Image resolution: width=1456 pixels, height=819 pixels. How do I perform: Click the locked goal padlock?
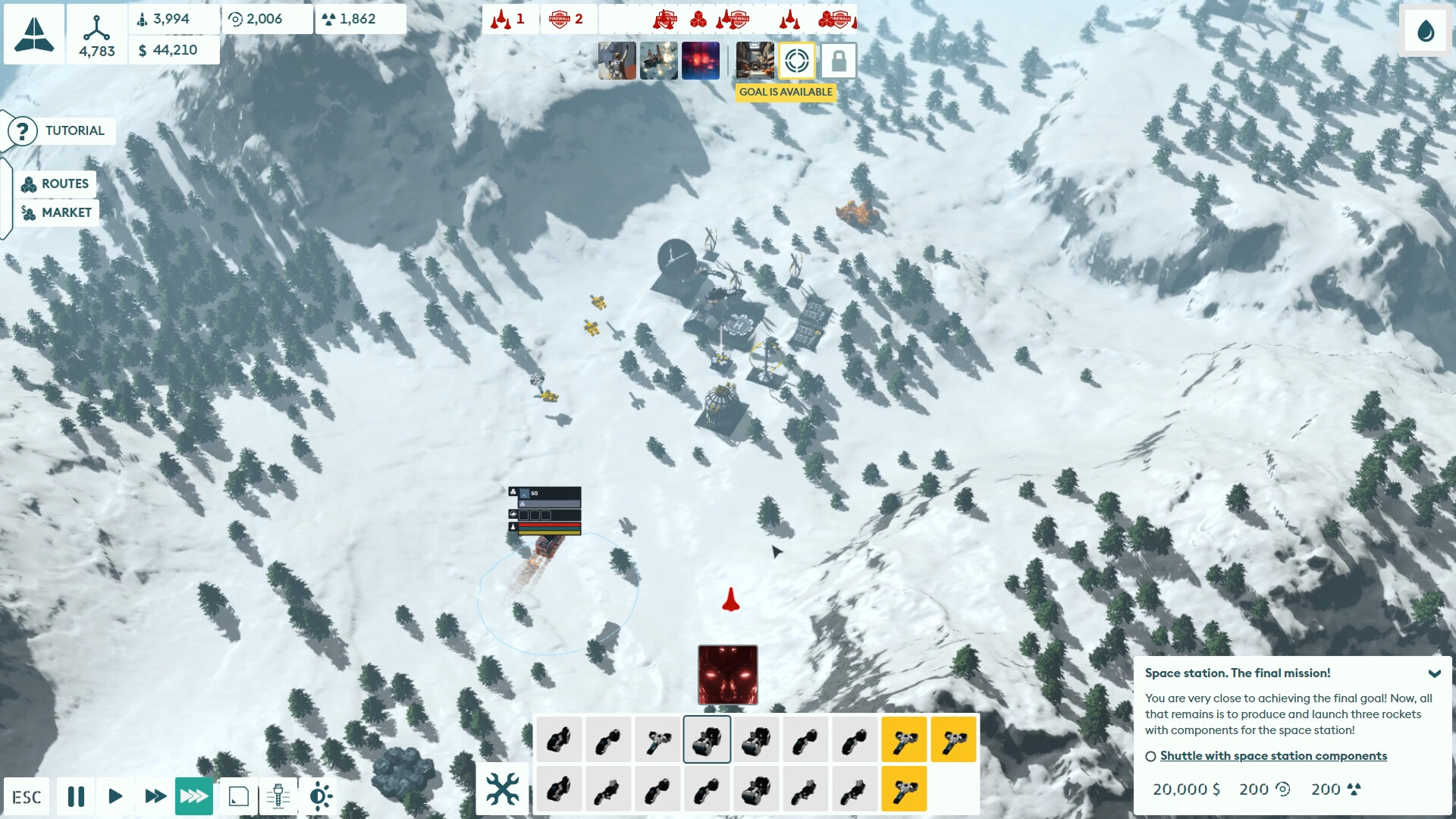click(839, 61)
